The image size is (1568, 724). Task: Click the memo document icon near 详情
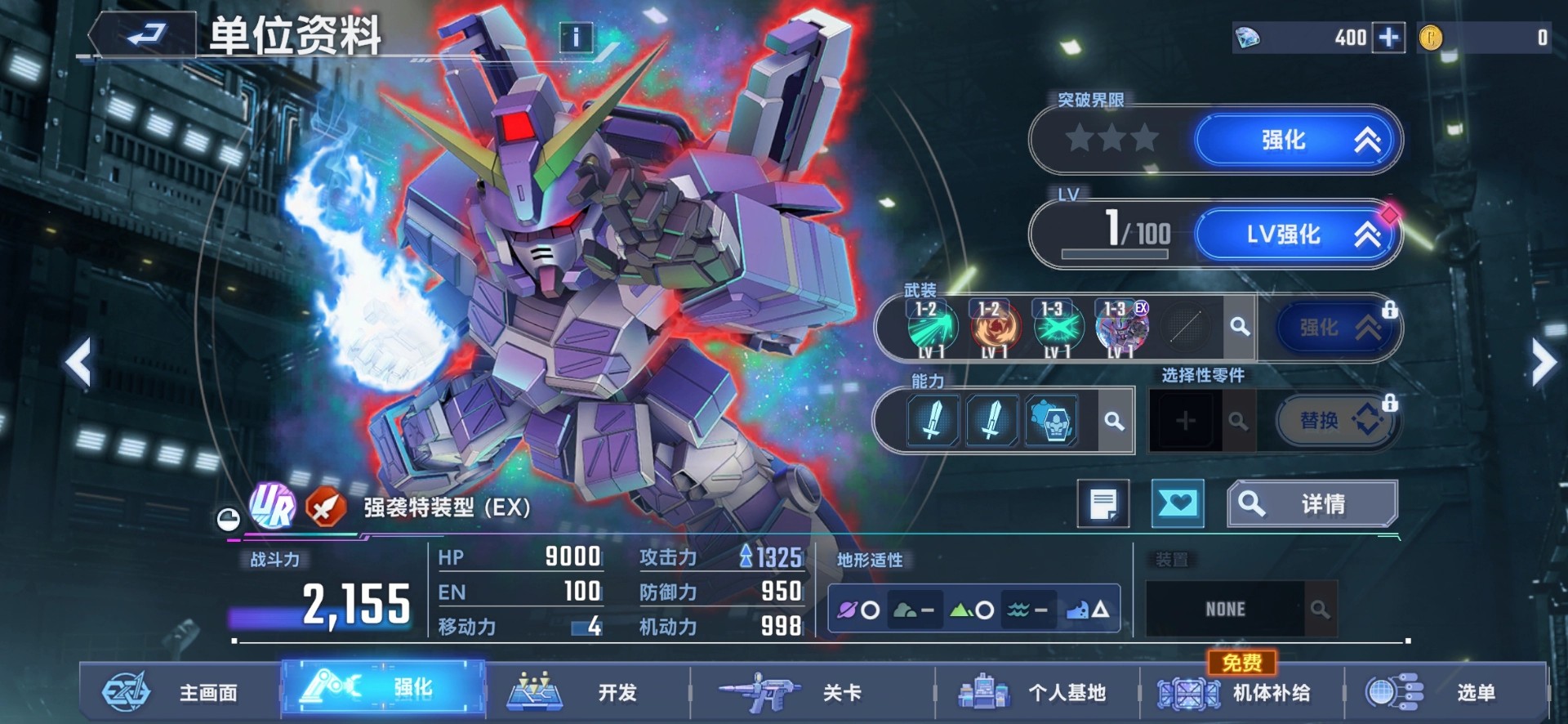coord(1103,503)
